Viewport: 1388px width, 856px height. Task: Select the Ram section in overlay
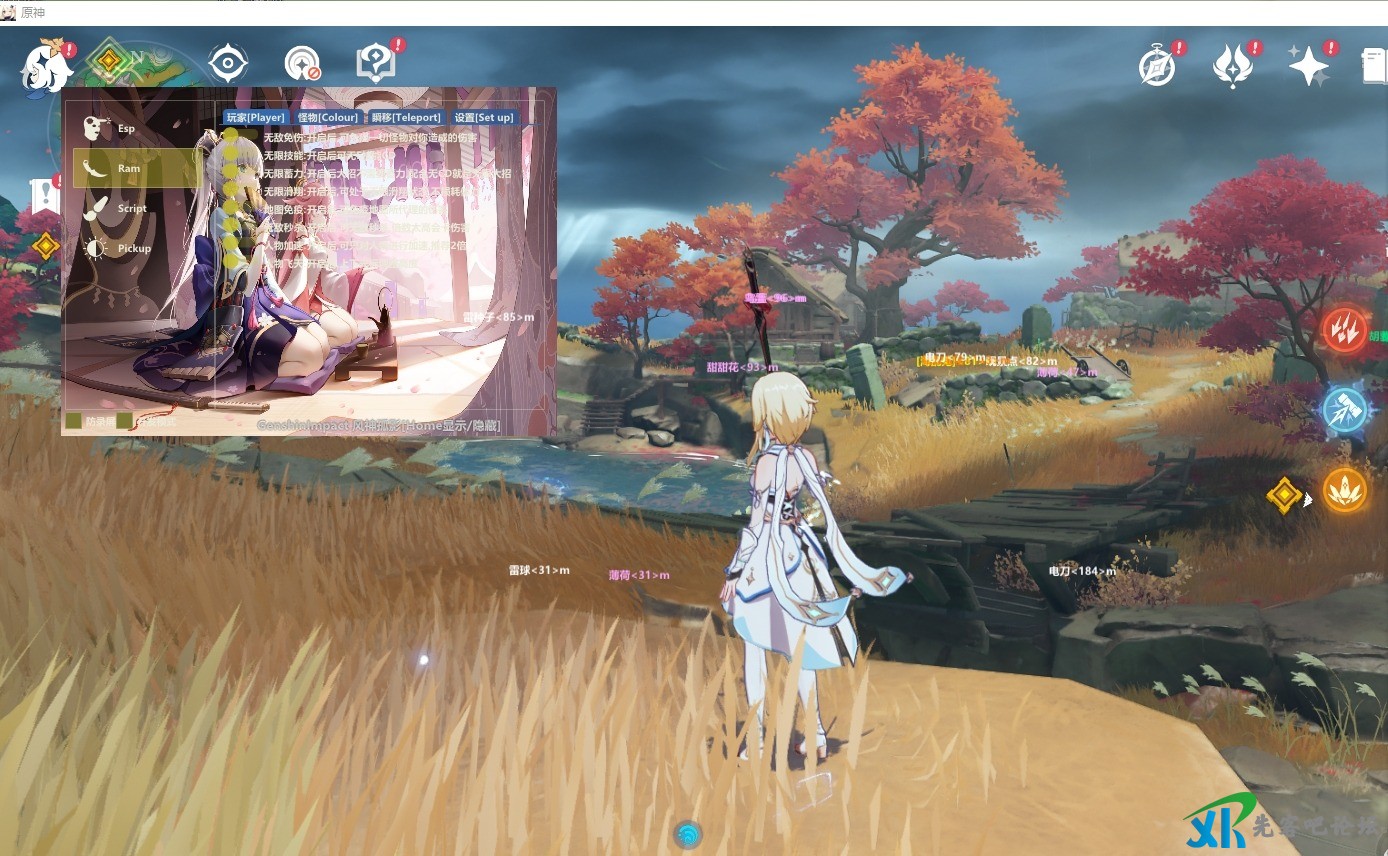tap(128, 168)
